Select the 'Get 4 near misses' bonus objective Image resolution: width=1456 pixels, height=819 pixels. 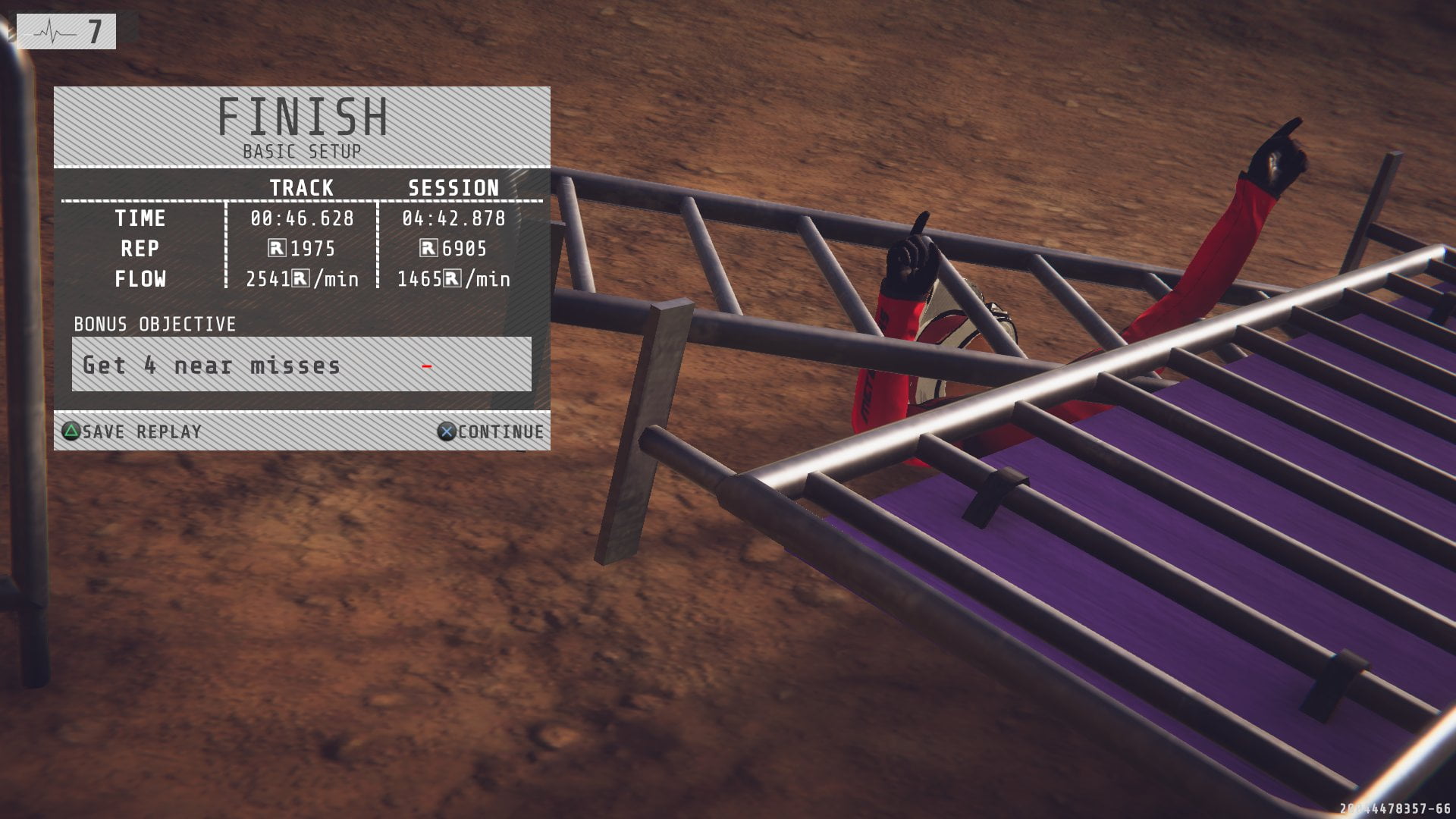click(x=301, y=365)
